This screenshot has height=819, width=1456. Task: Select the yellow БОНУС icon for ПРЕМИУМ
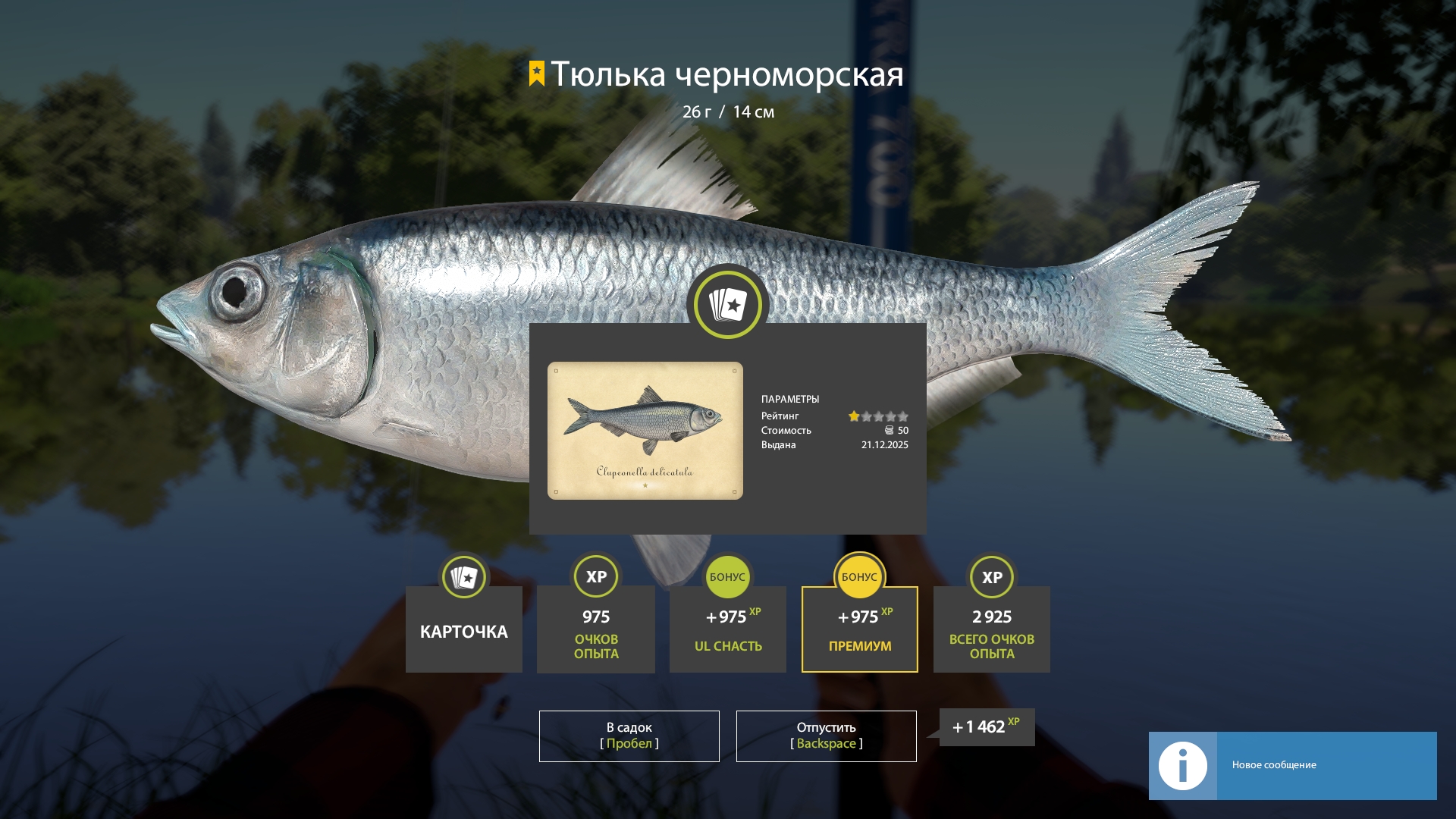point(859,577)
